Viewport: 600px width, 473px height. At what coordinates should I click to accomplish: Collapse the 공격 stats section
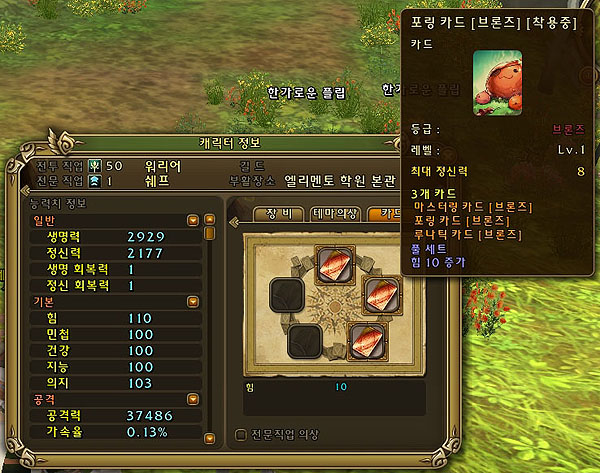coord(190,398)
